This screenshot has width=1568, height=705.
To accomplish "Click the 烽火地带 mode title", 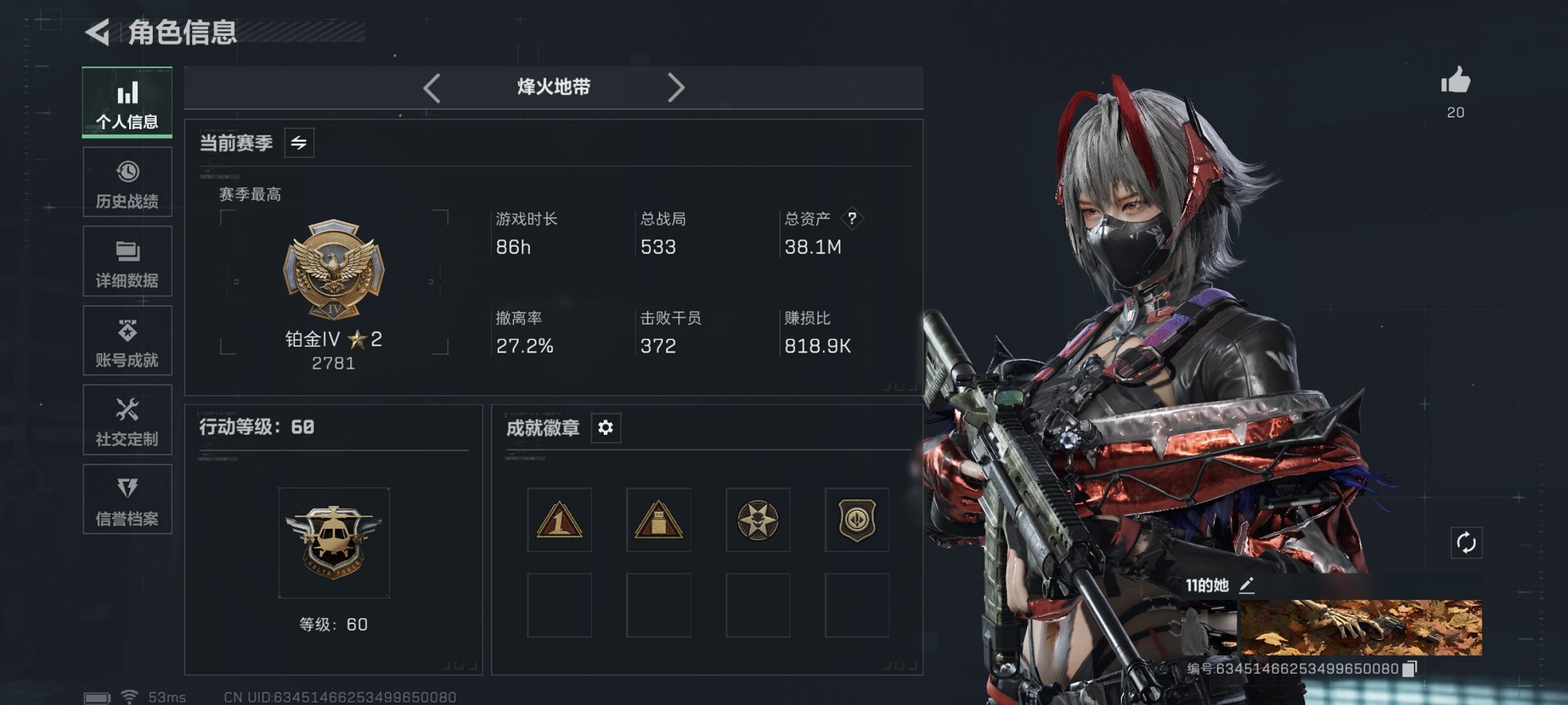I will tap(553, 87).
